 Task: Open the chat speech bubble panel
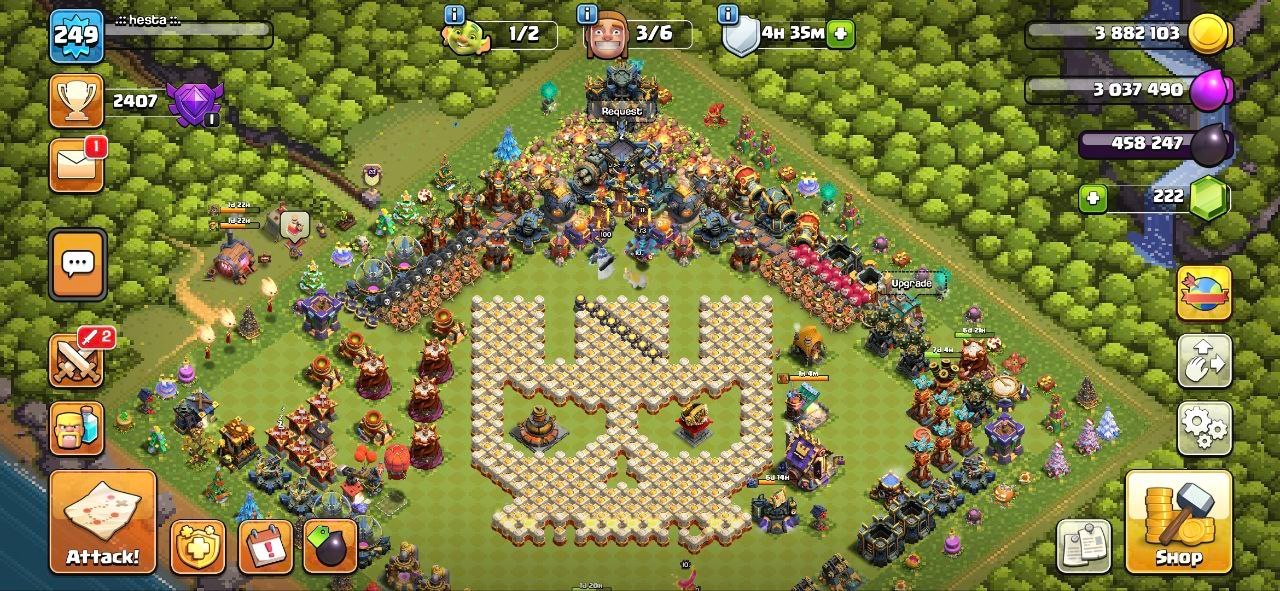click(x=77, y=265)
